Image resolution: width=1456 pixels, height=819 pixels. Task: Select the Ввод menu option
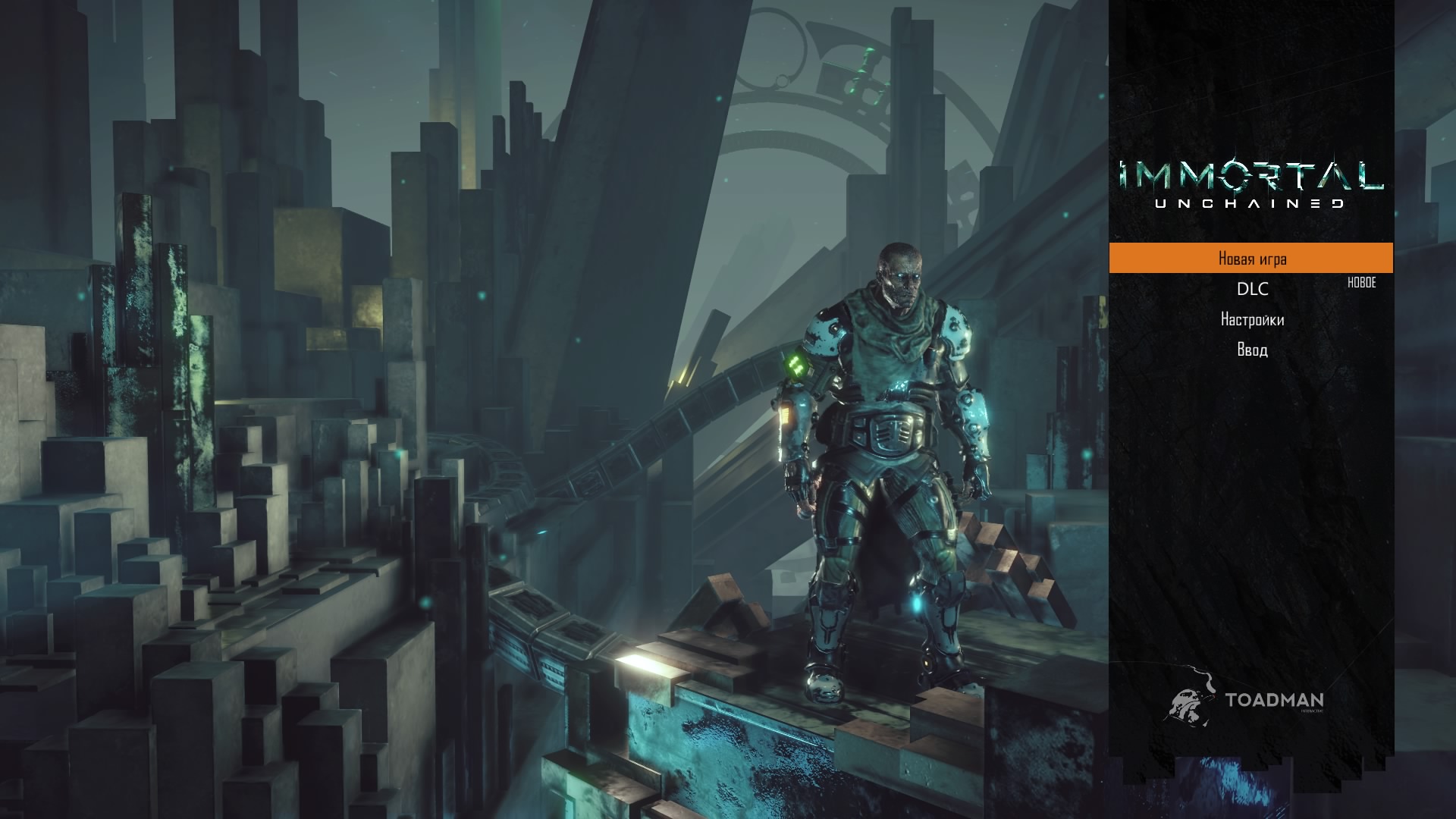[x=1252, y=350]
